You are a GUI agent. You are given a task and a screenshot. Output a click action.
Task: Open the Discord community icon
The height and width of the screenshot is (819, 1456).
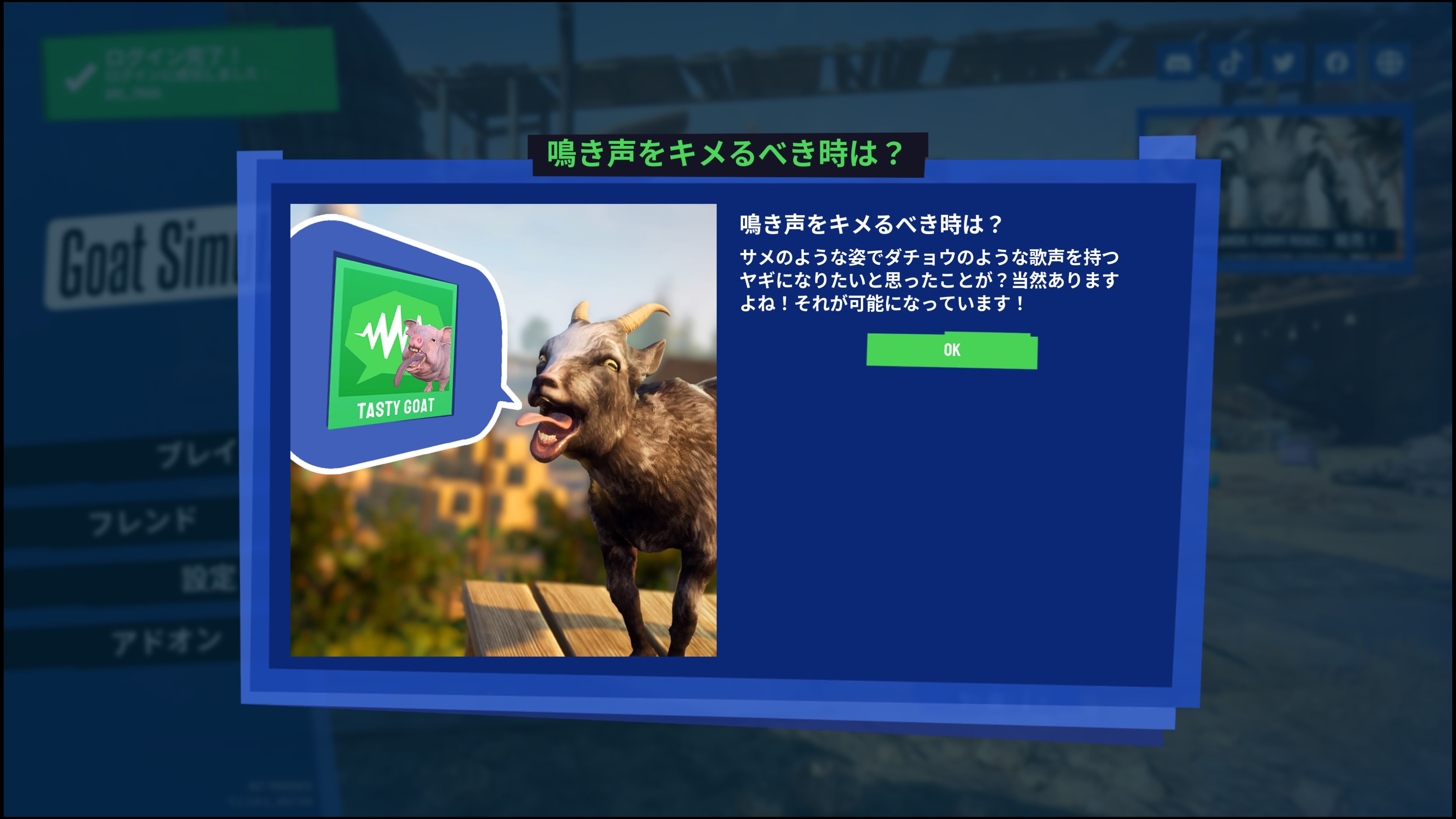1178,62
